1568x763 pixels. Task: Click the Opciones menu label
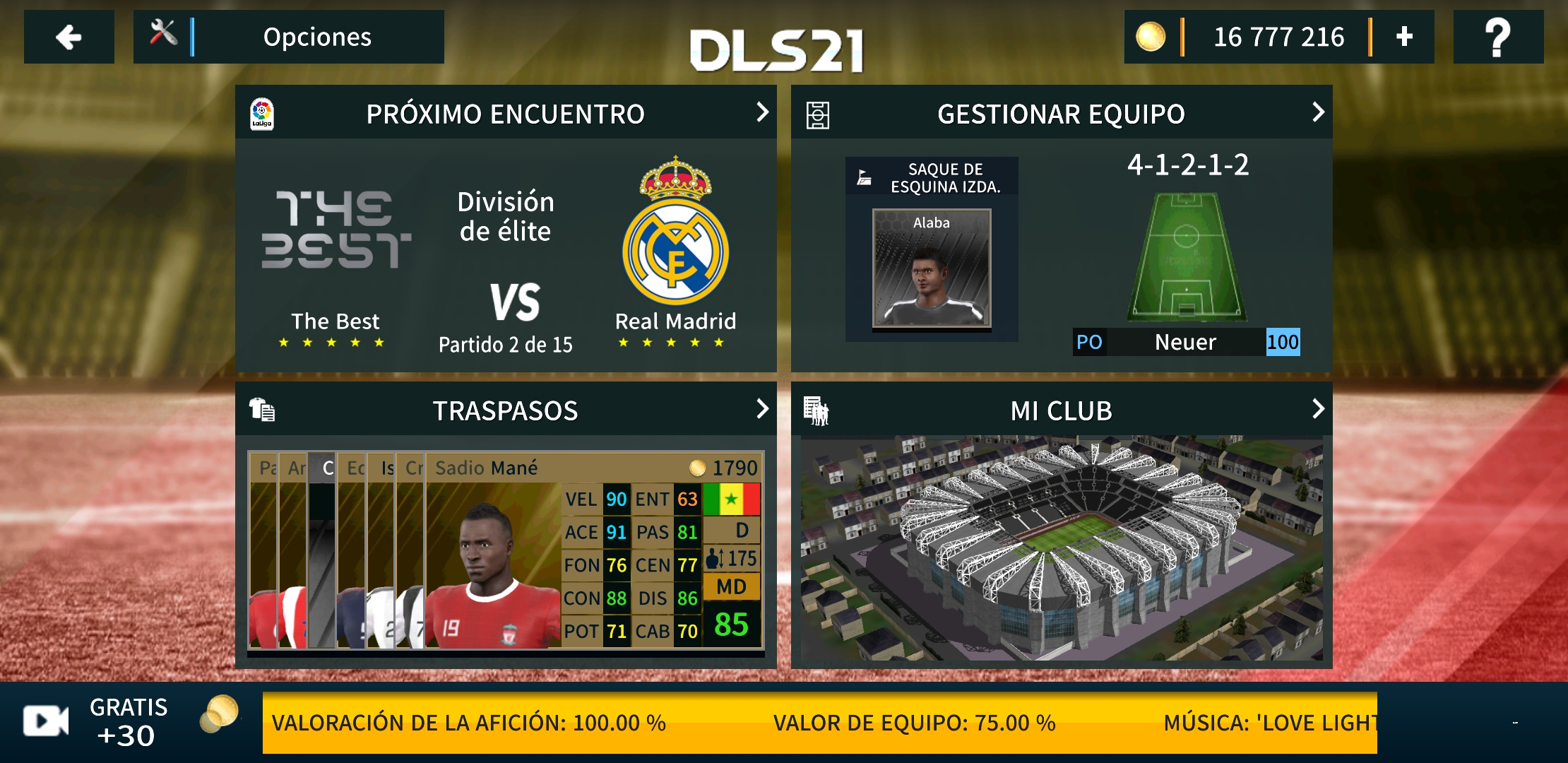pyautogui.click(x=317, y=37)
